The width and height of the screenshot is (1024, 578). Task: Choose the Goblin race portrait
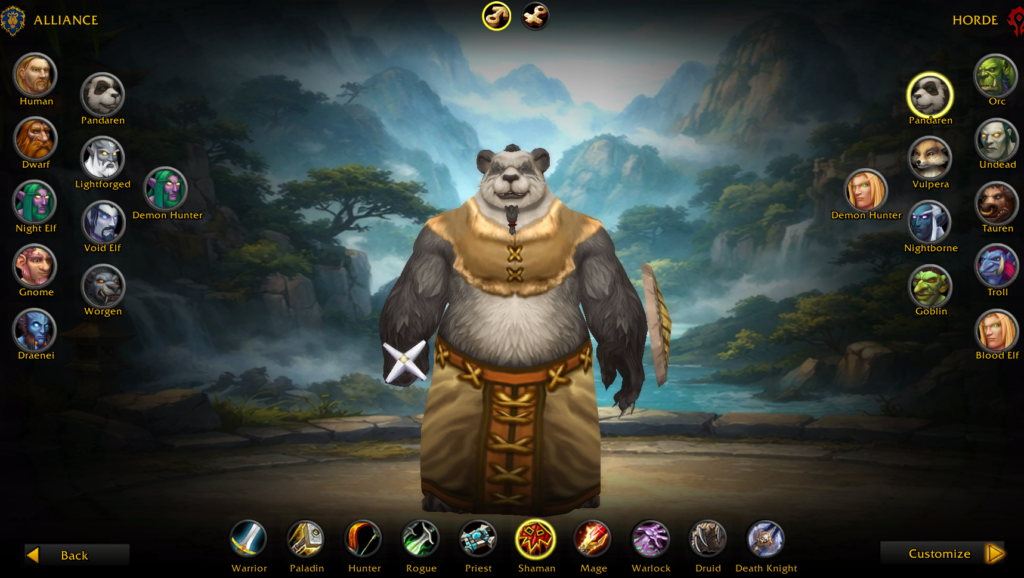tap(930, 286)
